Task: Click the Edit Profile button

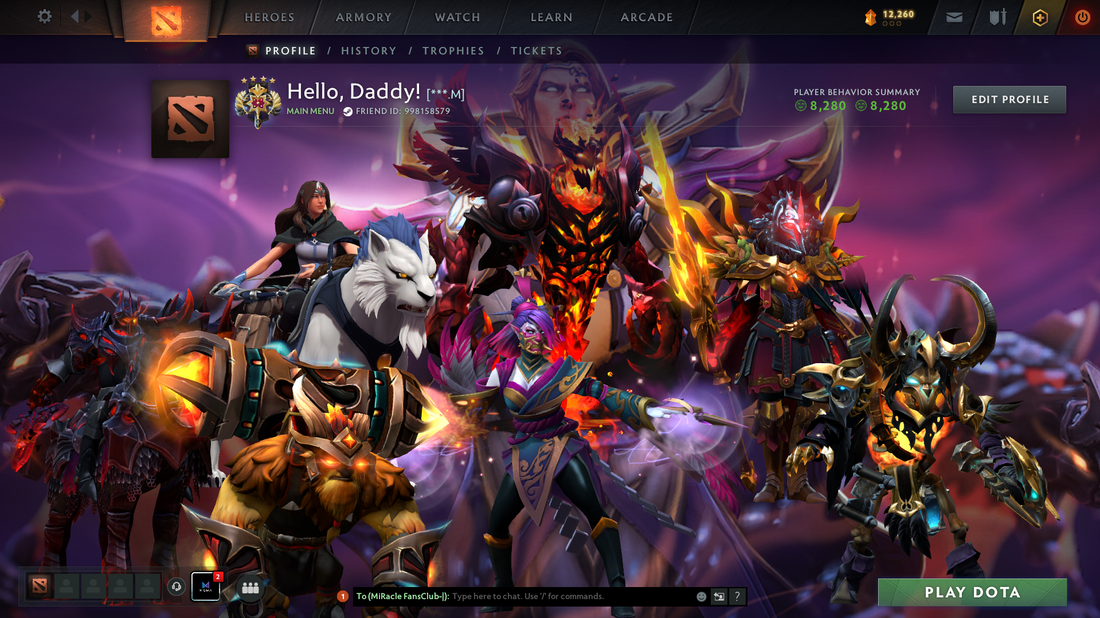Action: coord(1009,99)
